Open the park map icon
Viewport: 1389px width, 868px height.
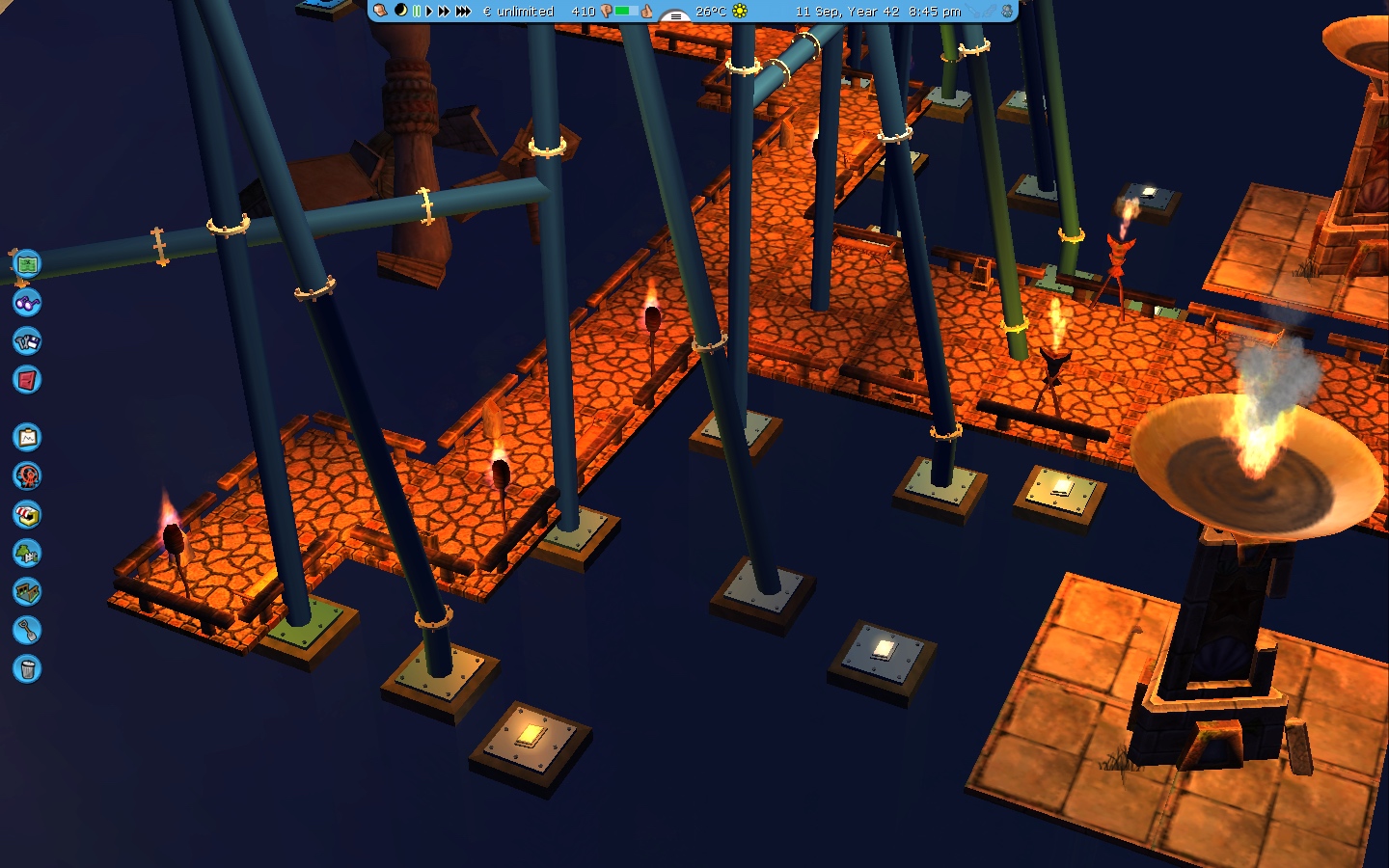27,261
